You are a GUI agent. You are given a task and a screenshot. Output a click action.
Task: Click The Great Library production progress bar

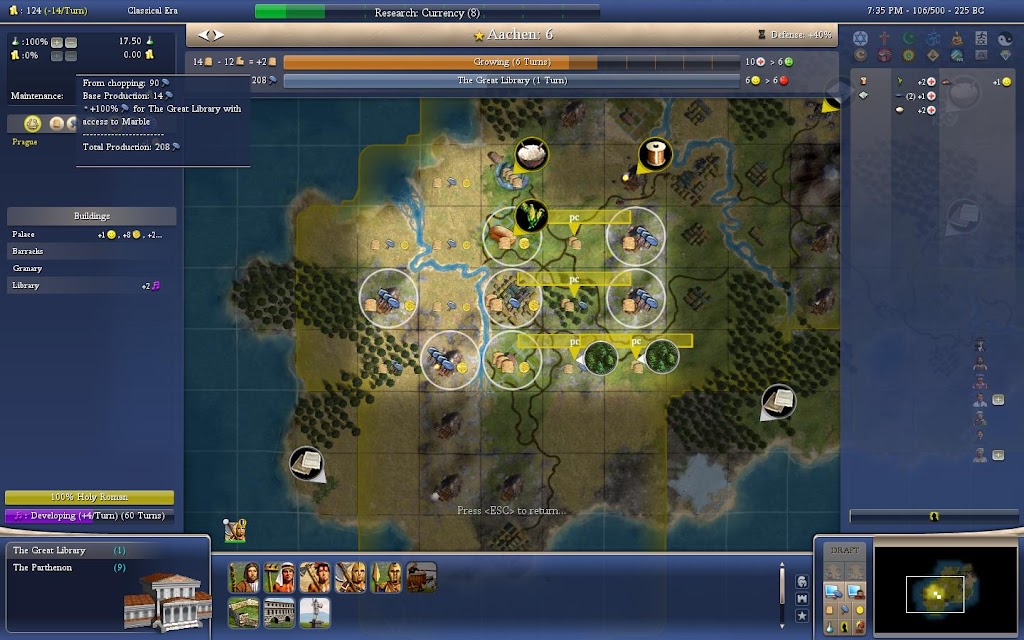point(510,80)
